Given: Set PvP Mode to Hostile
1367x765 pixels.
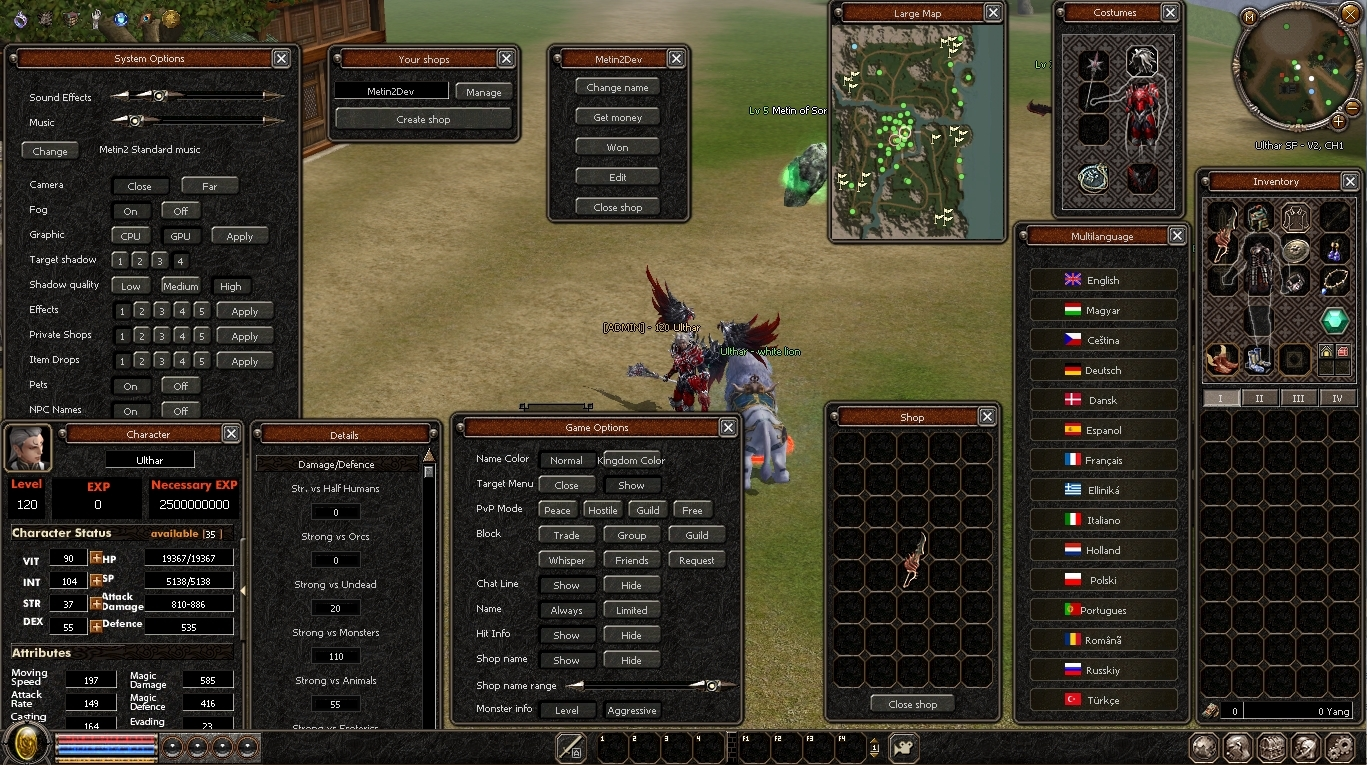Looking at the screenshot, I should click(602, 510).
